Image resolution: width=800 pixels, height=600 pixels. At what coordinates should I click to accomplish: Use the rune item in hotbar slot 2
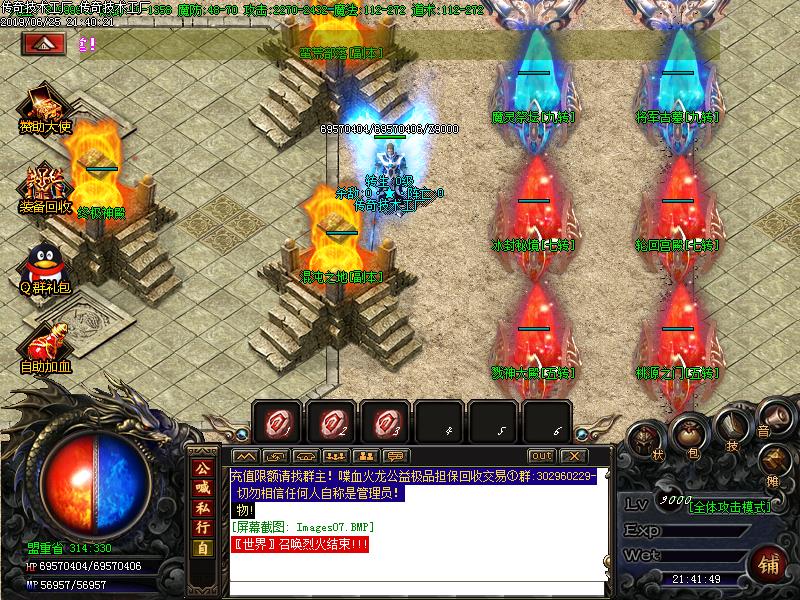(331, 423)
